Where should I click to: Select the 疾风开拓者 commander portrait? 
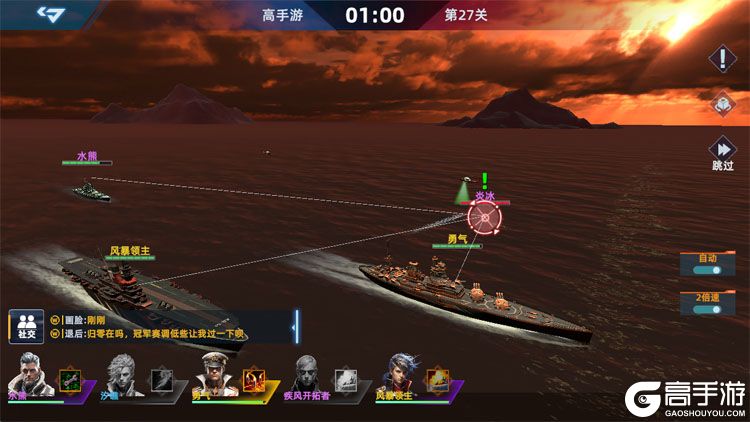click(307, 377)
